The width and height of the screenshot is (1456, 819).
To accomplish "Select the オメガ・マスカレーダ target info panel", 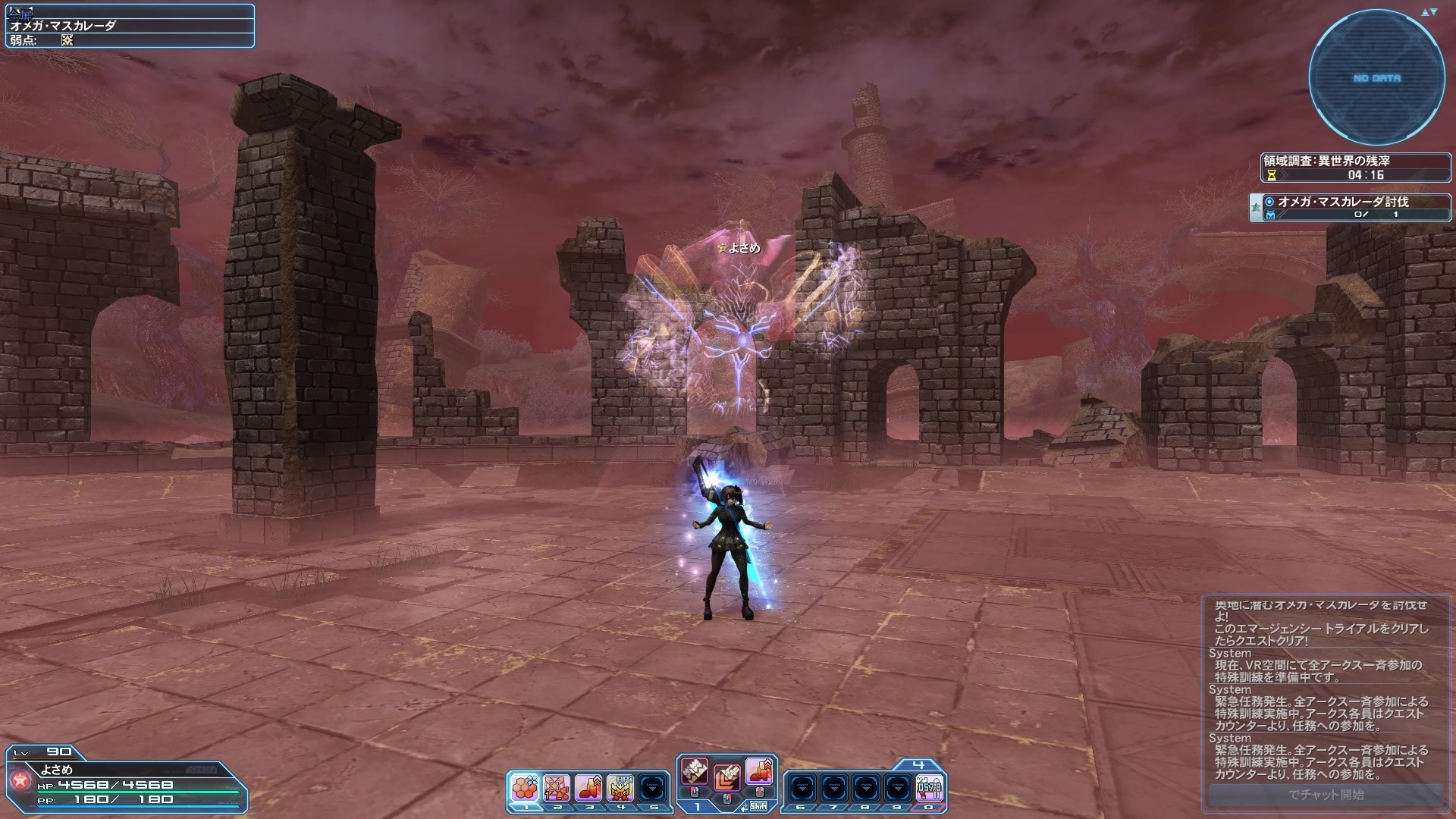I will coord(130,26).
